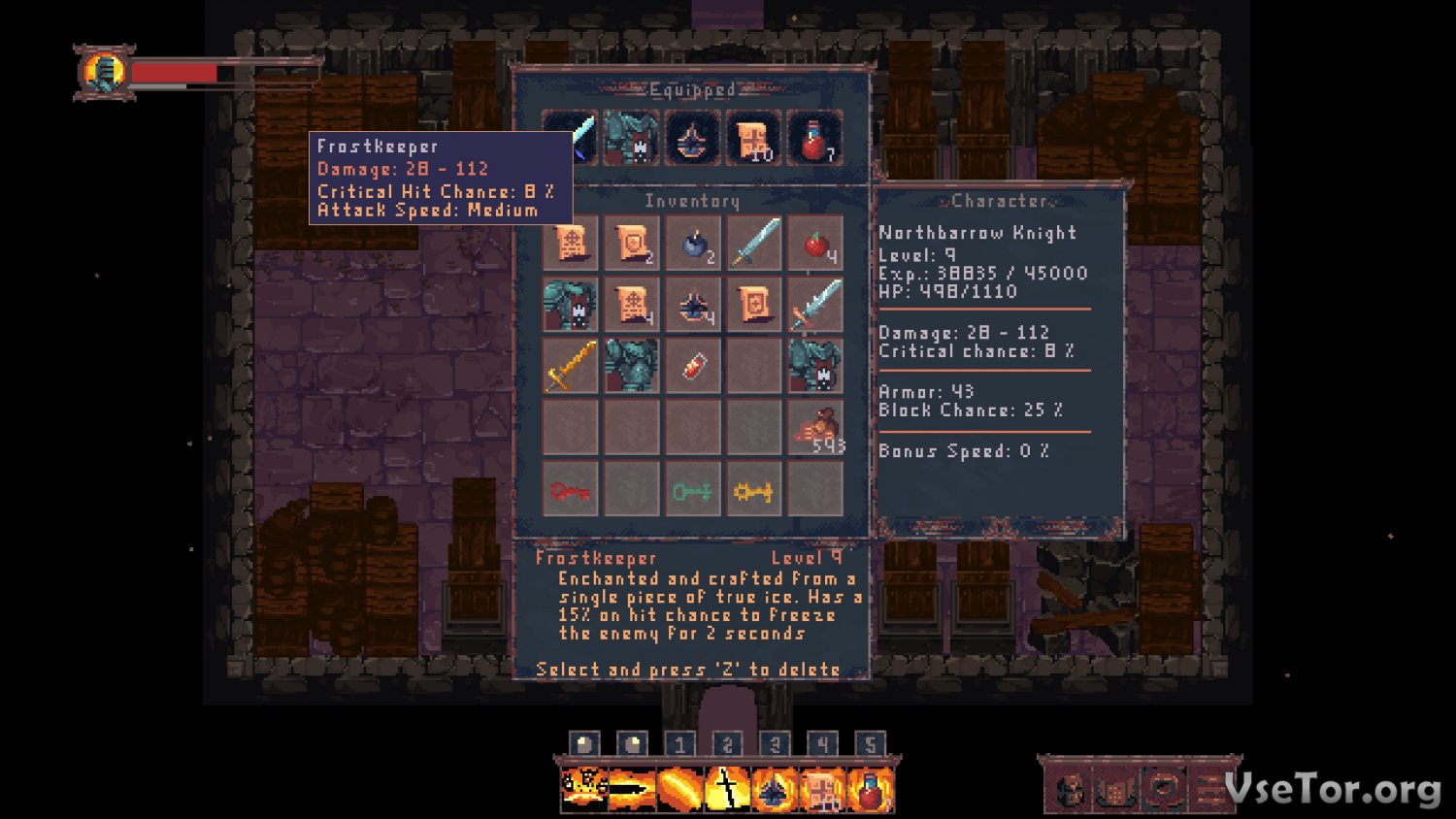This screenshot has width=1456, height=819.
Task: Select the golden sword in inventory
Action: [570, 366]
